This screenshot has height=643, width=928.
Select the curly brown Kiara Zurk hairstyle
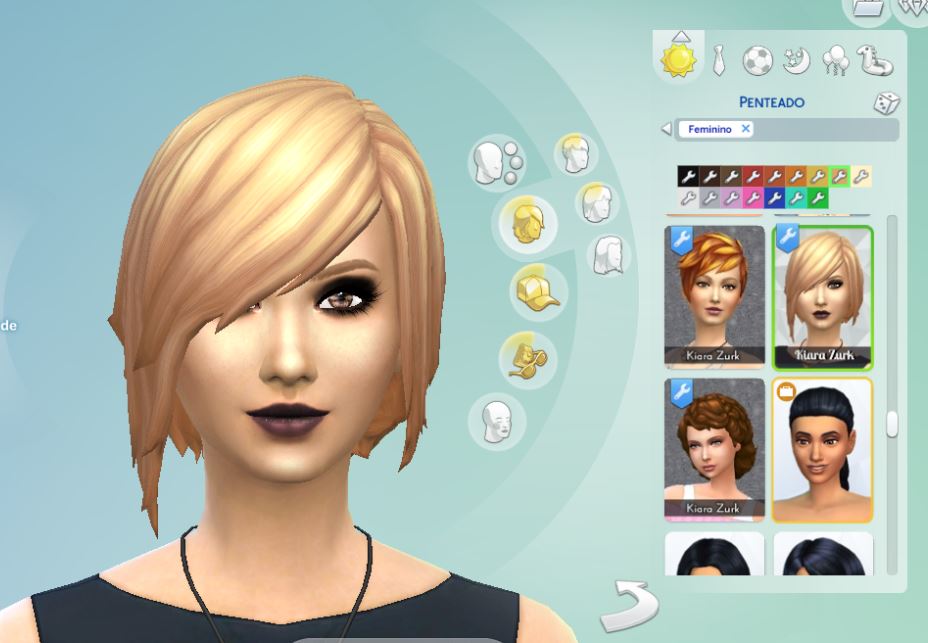pyautogui.click(x=714, y=449)
